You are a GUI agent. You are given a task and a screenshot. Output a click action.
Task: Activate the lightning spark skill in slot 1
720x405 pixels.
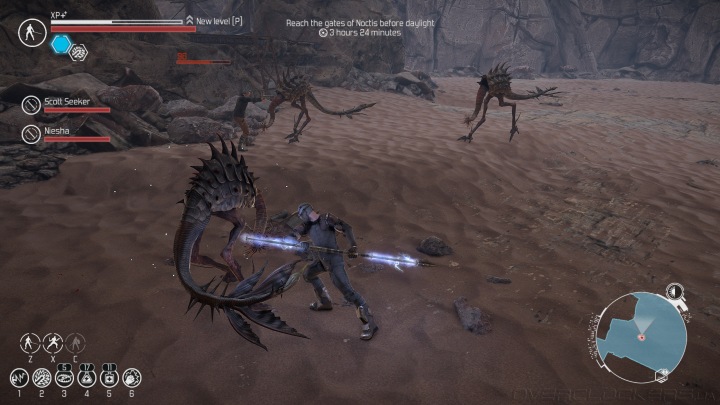point(18,378)
